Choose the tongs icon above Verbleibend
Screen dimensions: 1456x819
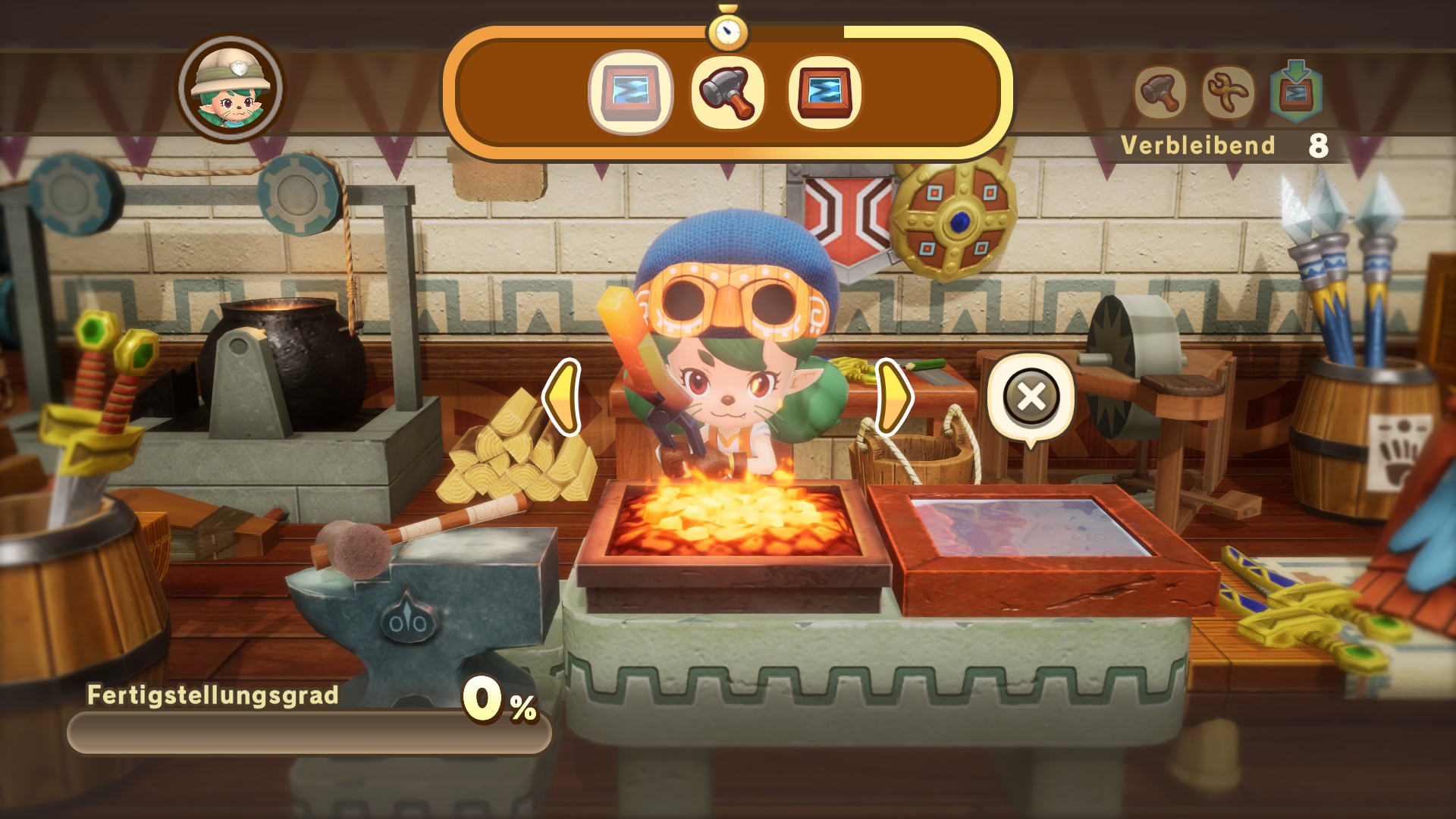[x=1228, y=93]
